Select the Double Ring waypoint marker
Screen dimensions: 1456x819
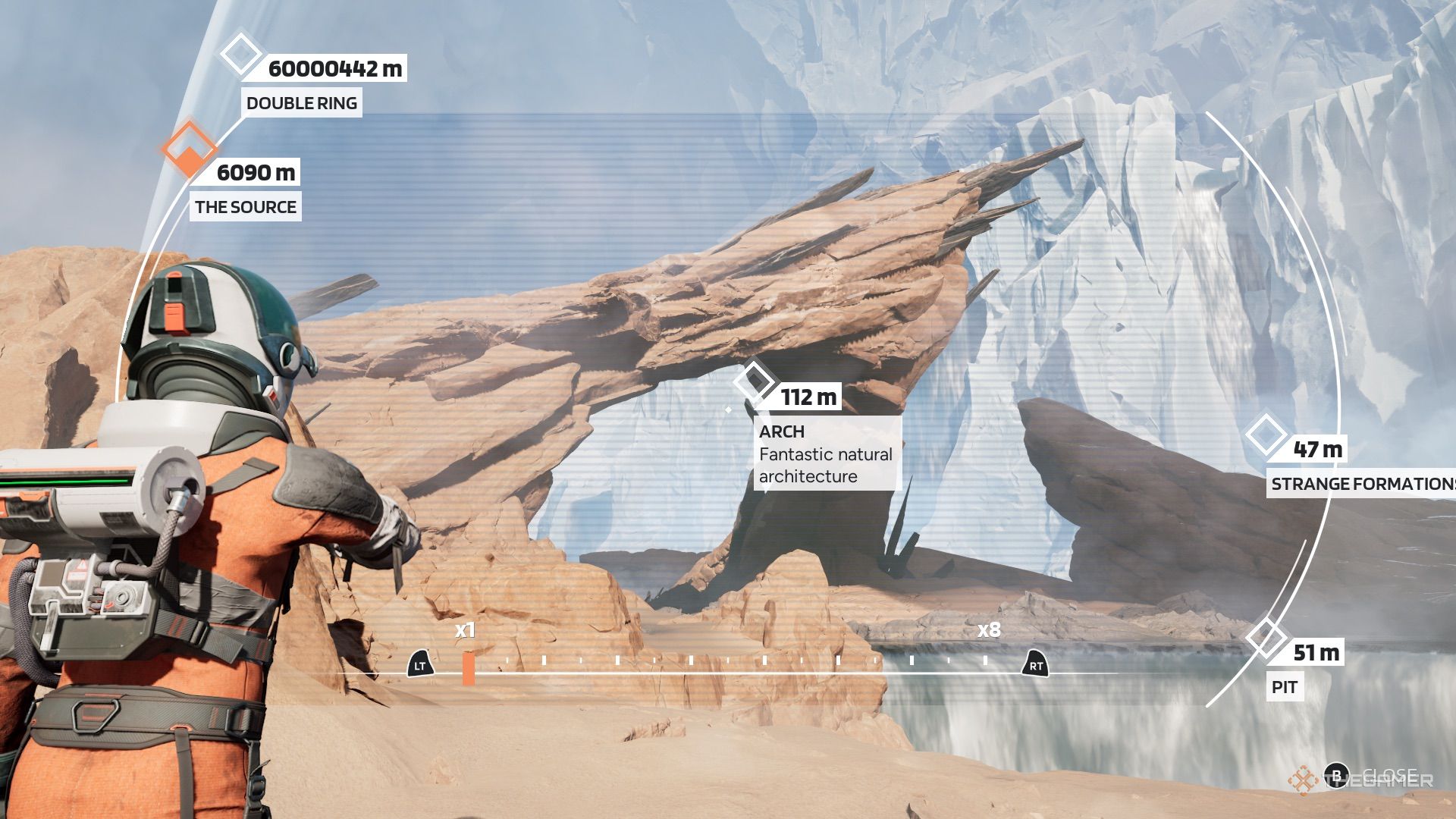pos(240,54)
